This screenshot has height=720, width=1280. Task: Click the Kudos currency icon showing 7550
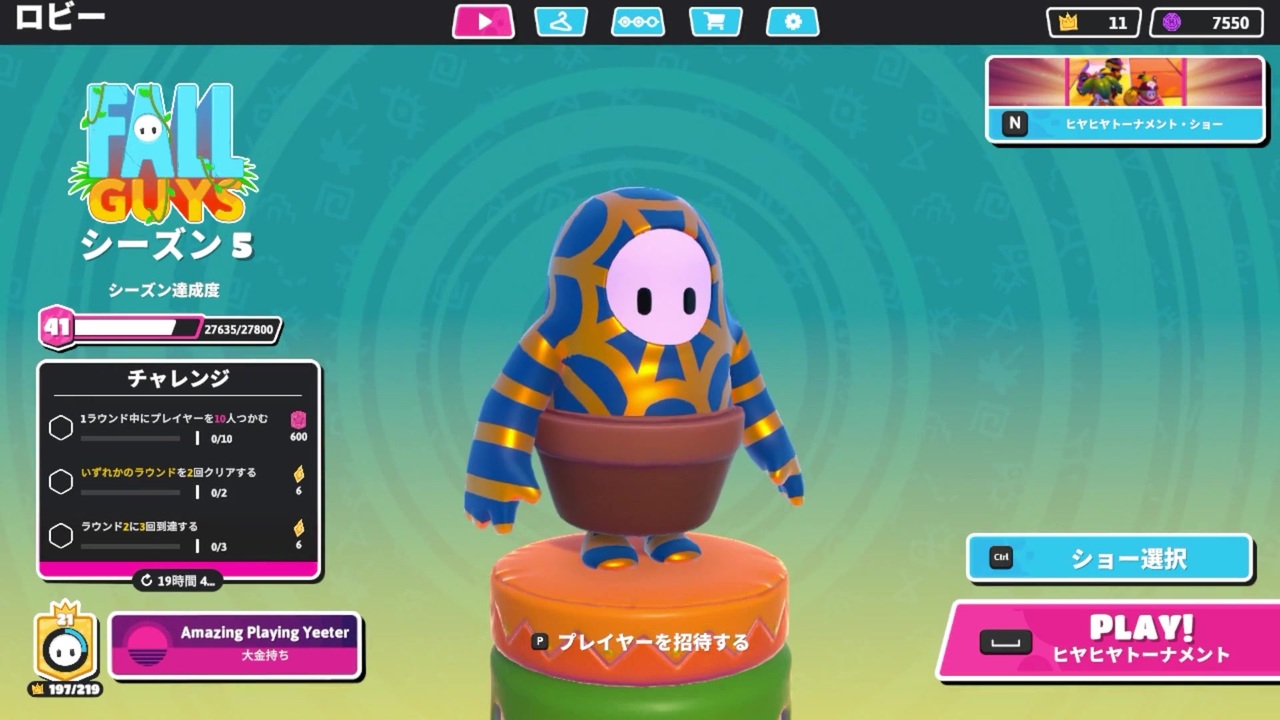(1173, 22)
